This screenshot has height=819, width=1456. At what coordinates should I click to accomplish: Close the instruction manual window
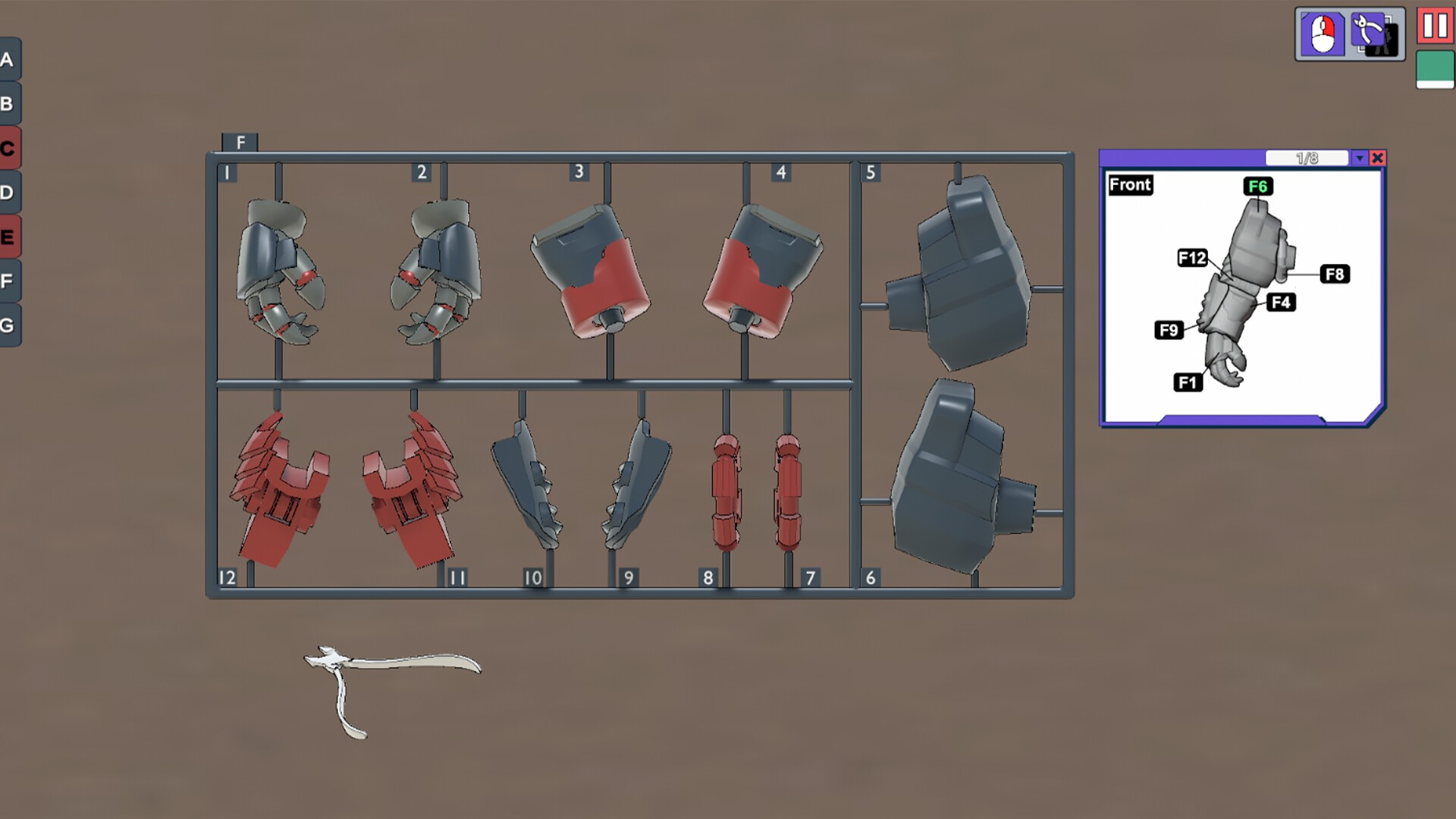1378,158
